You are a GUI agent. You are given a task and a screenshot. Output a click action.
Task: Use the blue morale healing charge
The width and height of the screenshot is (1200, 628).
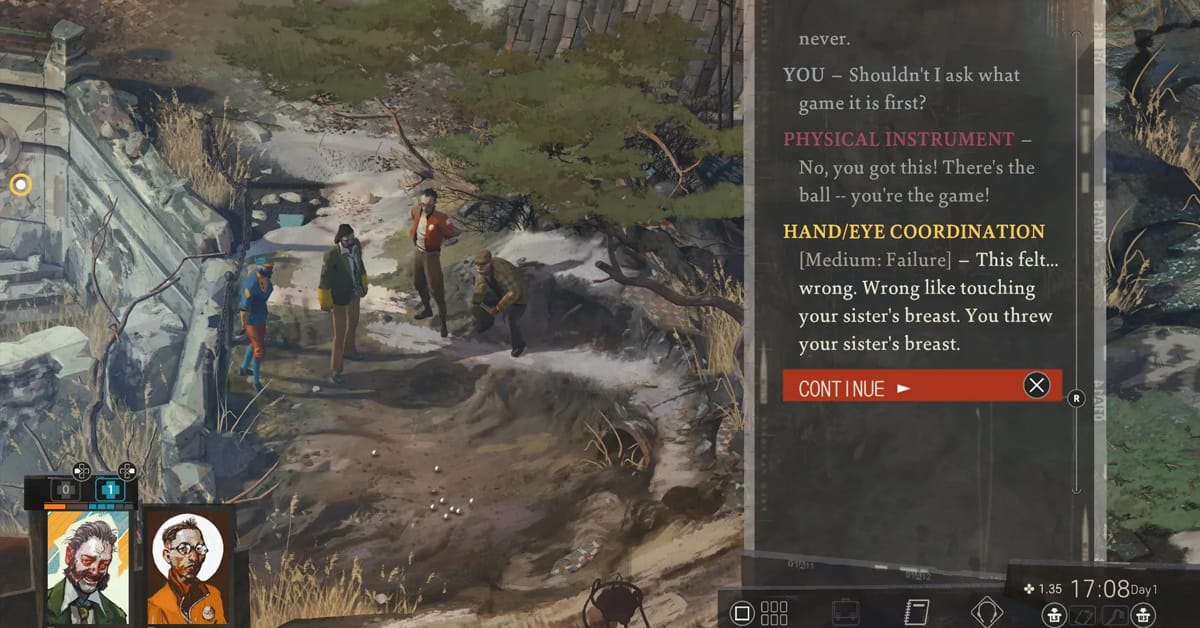(109, 490)
